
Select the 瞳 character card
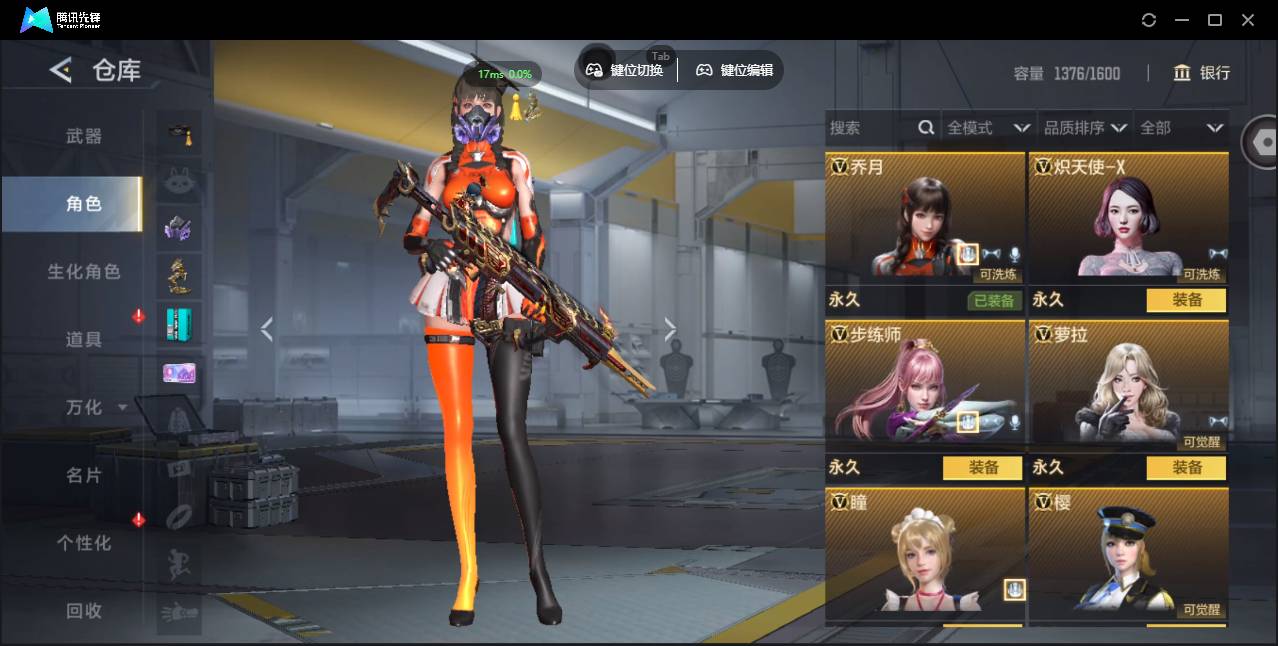[925, 550]
